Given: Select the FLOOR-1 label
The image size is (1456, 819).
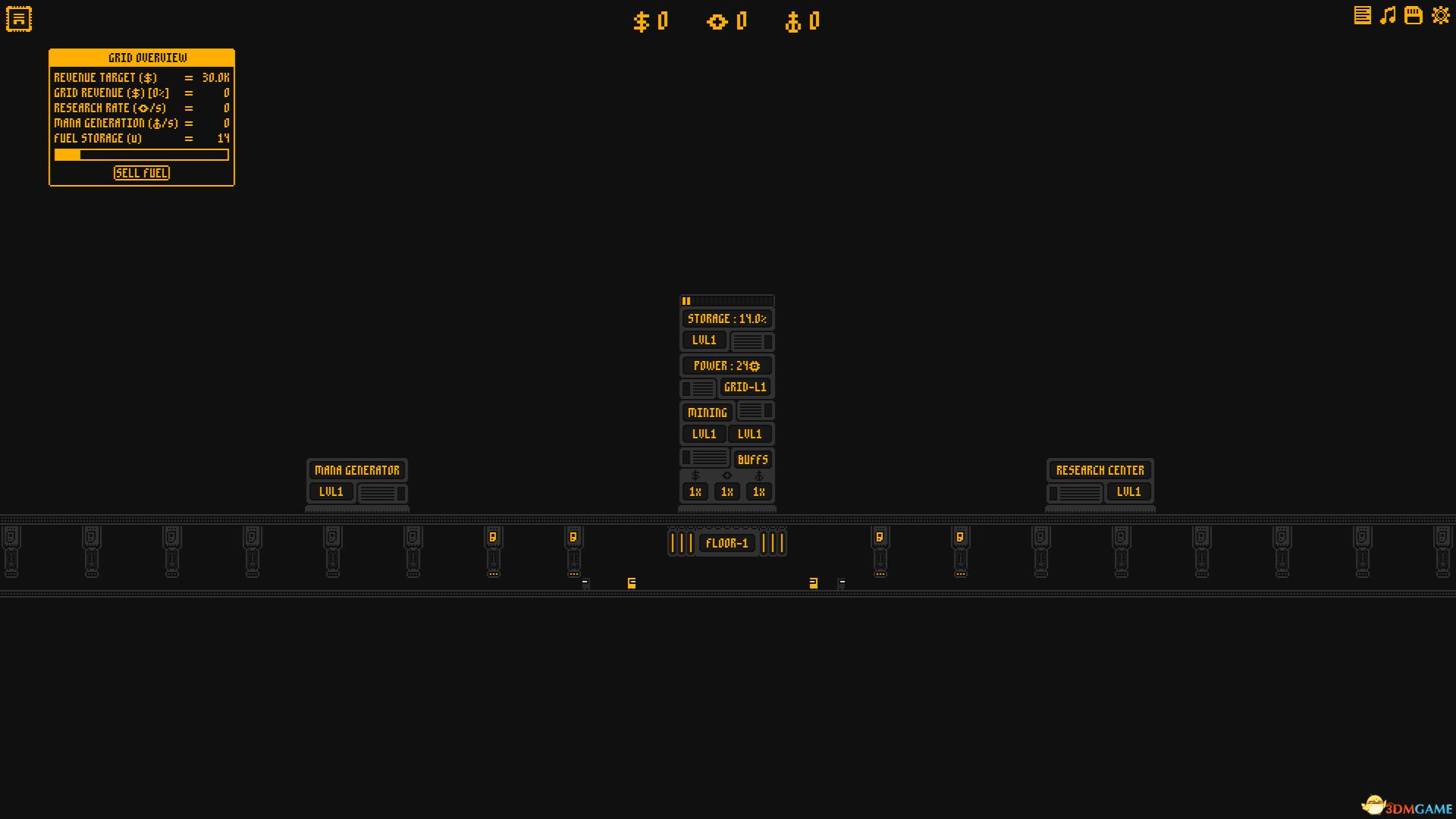Looking at the screenshot, I should 726,542.
